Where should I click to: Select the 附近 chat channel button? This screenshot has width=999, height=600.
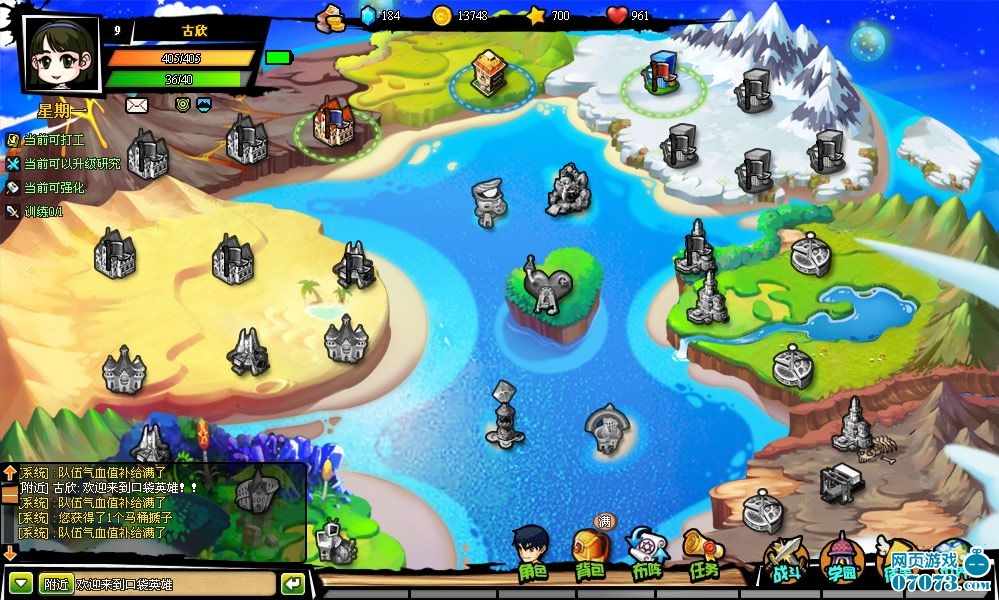click(x=56, y=584)
